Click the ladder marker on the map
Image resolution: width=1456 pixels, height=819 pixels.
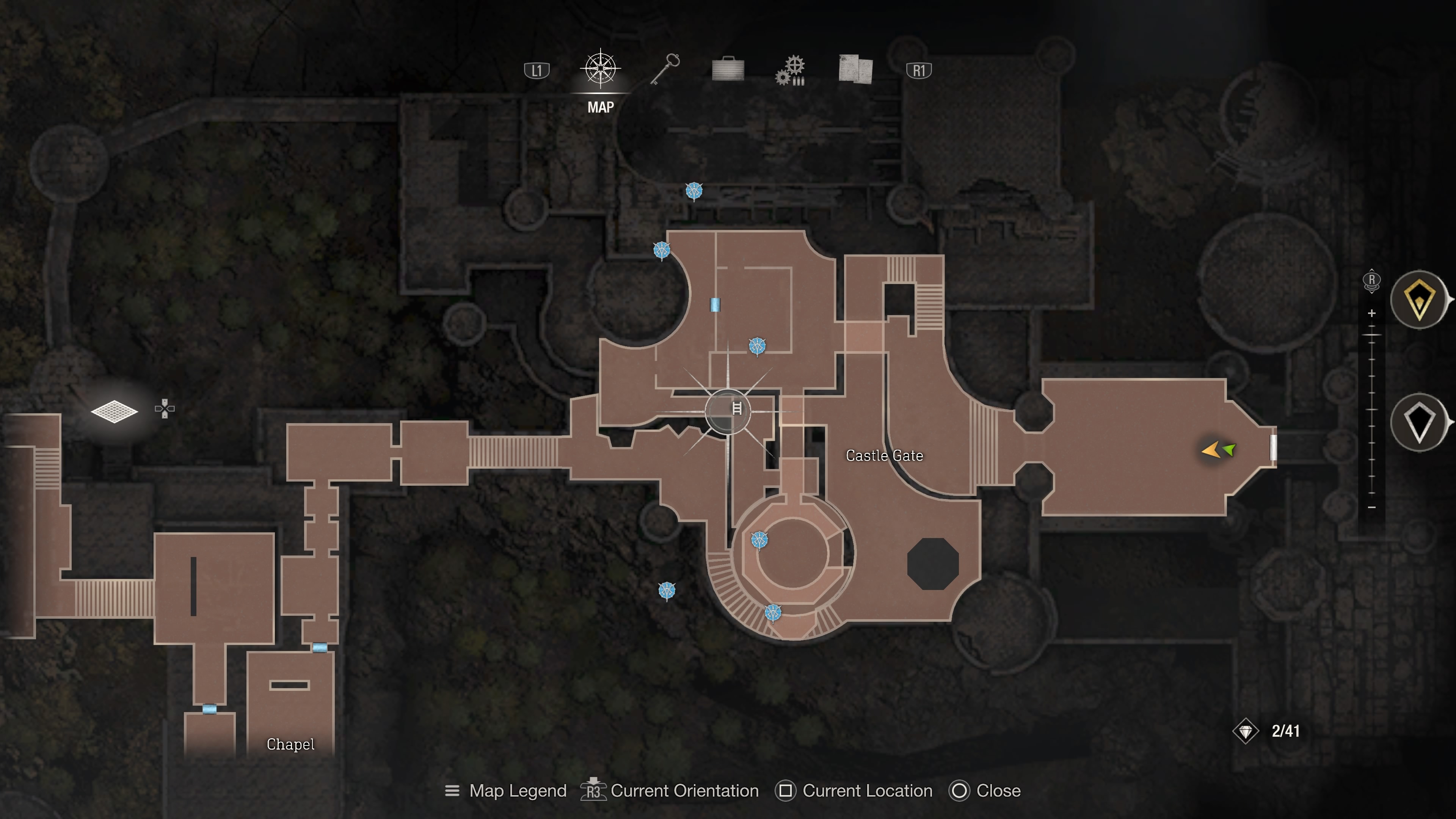coord(736,409)
